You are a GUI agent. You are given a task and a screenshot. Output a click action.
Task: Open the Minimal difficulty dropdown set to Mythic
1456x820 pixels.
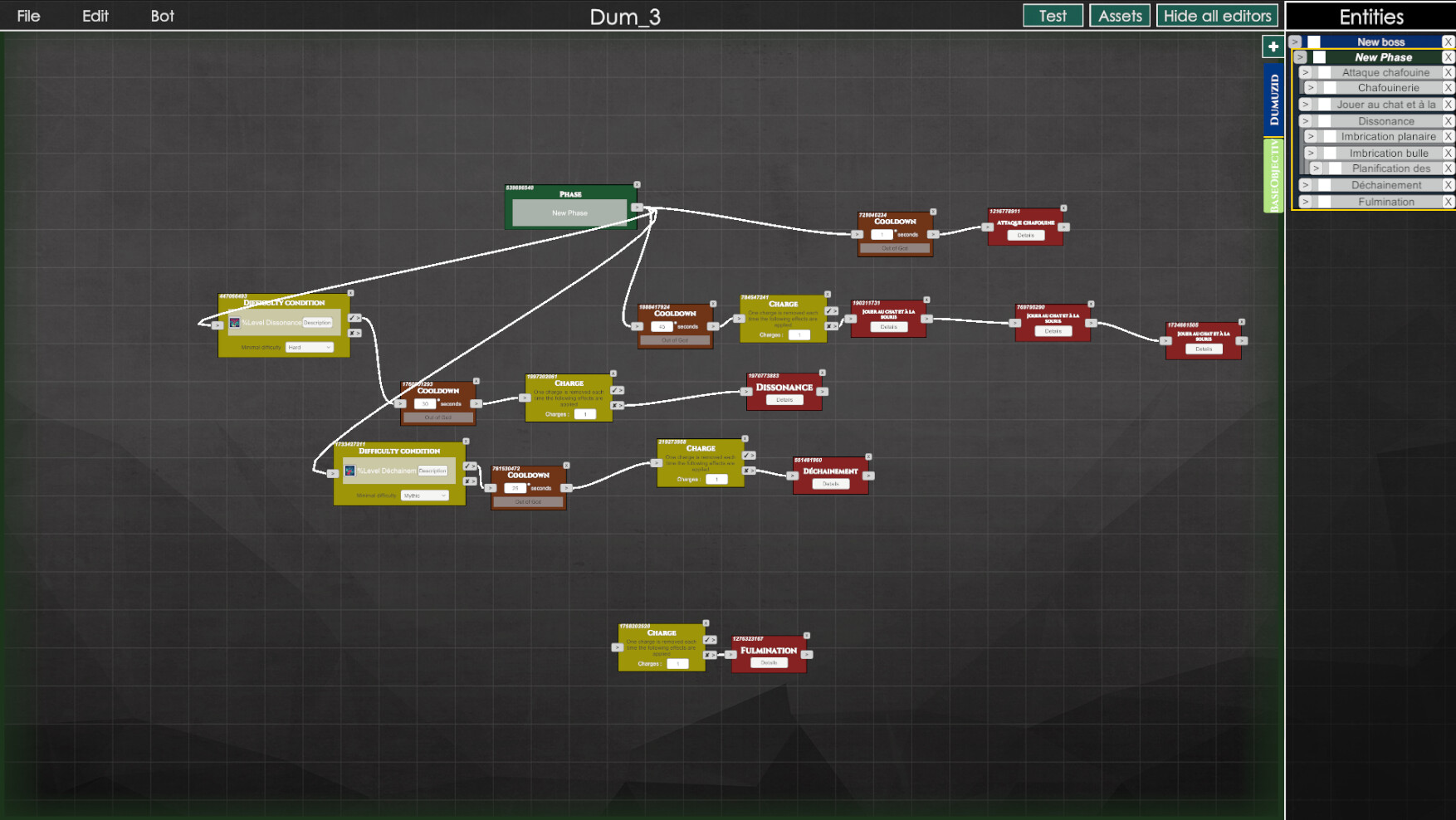(424, 495)
